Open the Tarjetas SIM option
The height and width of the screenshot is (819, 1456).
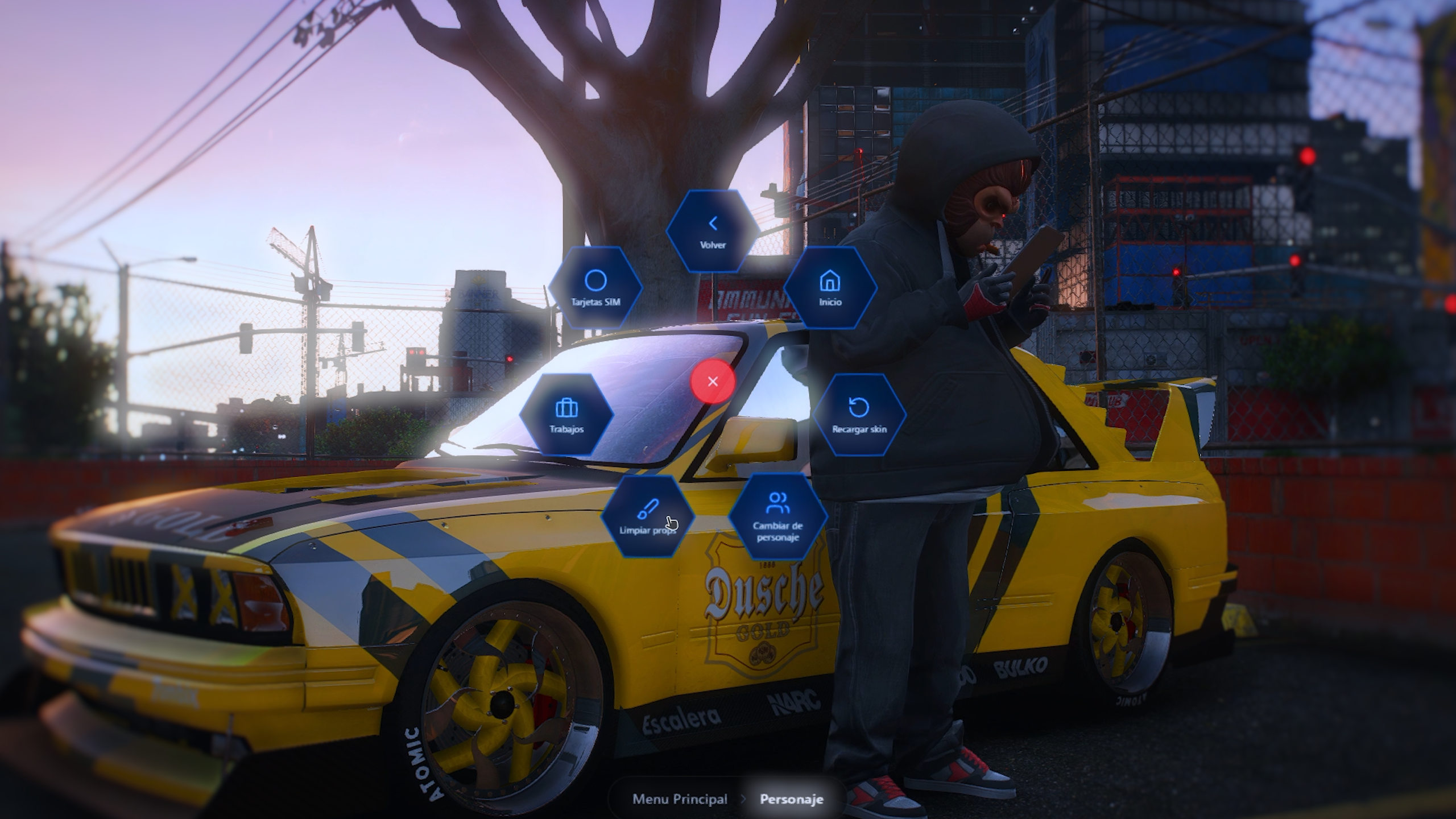[x=595, y=288]
